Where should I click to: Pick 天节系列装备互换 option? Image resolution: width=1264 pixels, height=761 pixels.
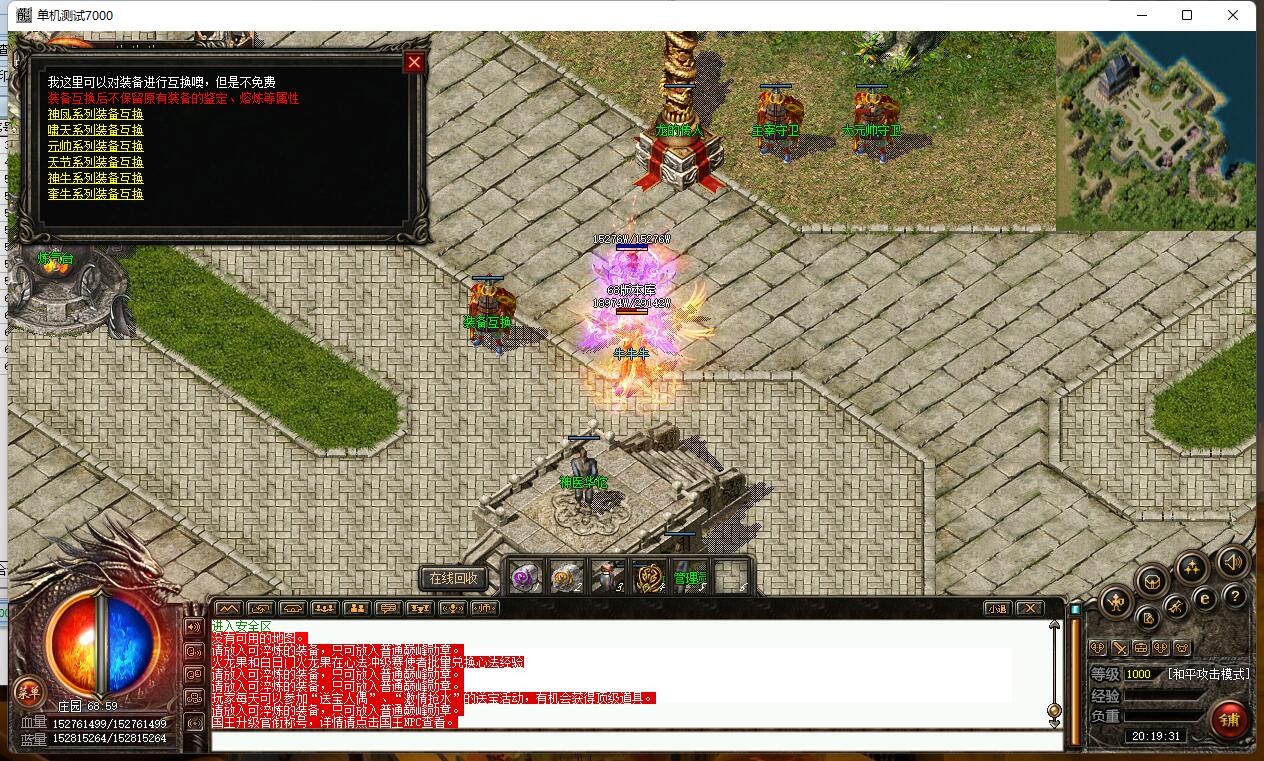[x=96, y=162]
